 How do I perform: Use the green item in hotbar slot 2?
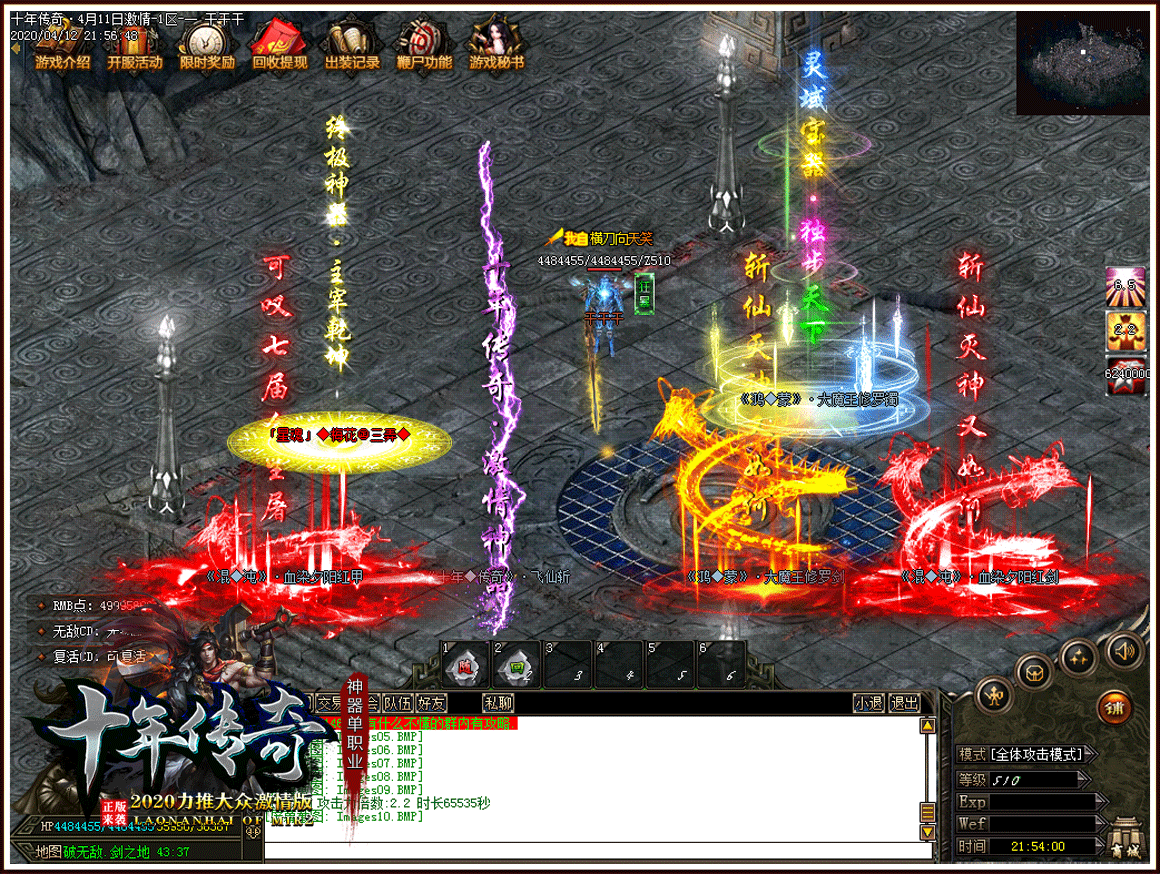click(x=517, y=664)
